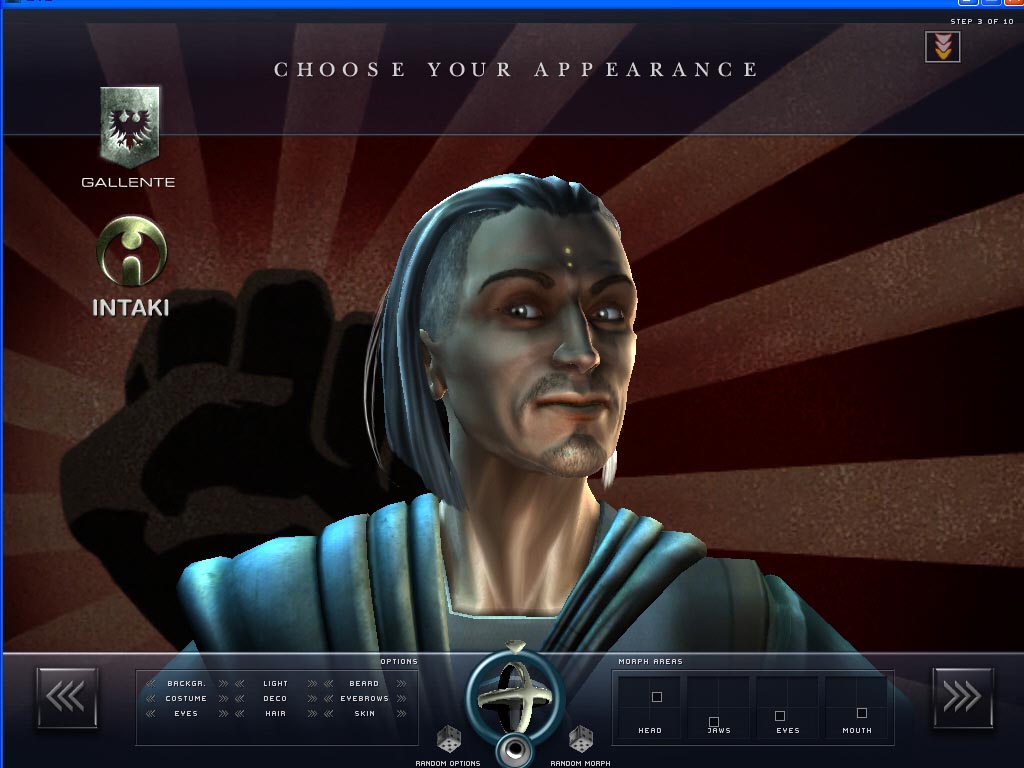Choose the next skin option
The image size is (1024, 768).
click(x=402, y=714)
